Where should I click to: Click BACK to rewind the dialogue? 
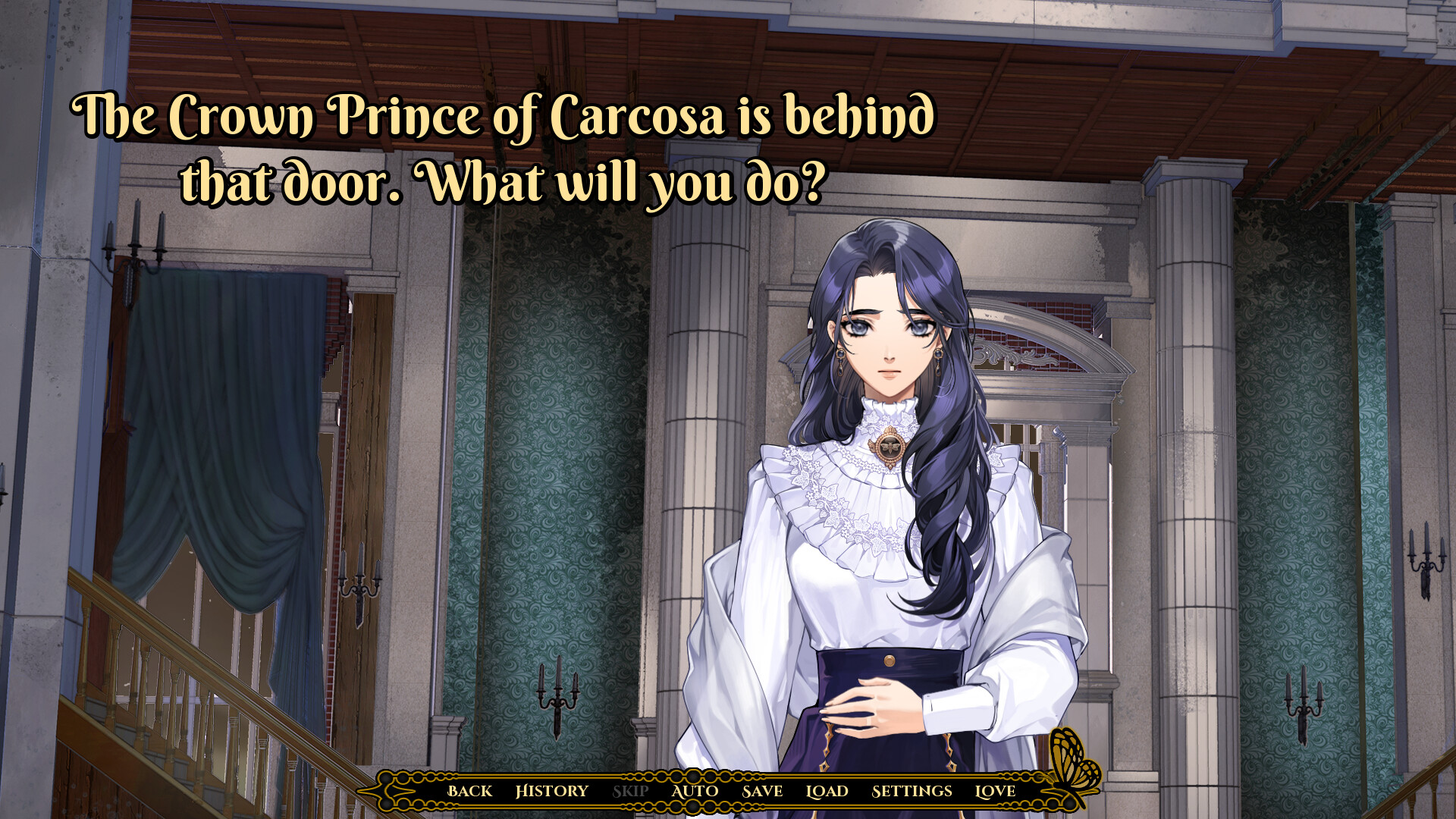[x=472, y=791]
